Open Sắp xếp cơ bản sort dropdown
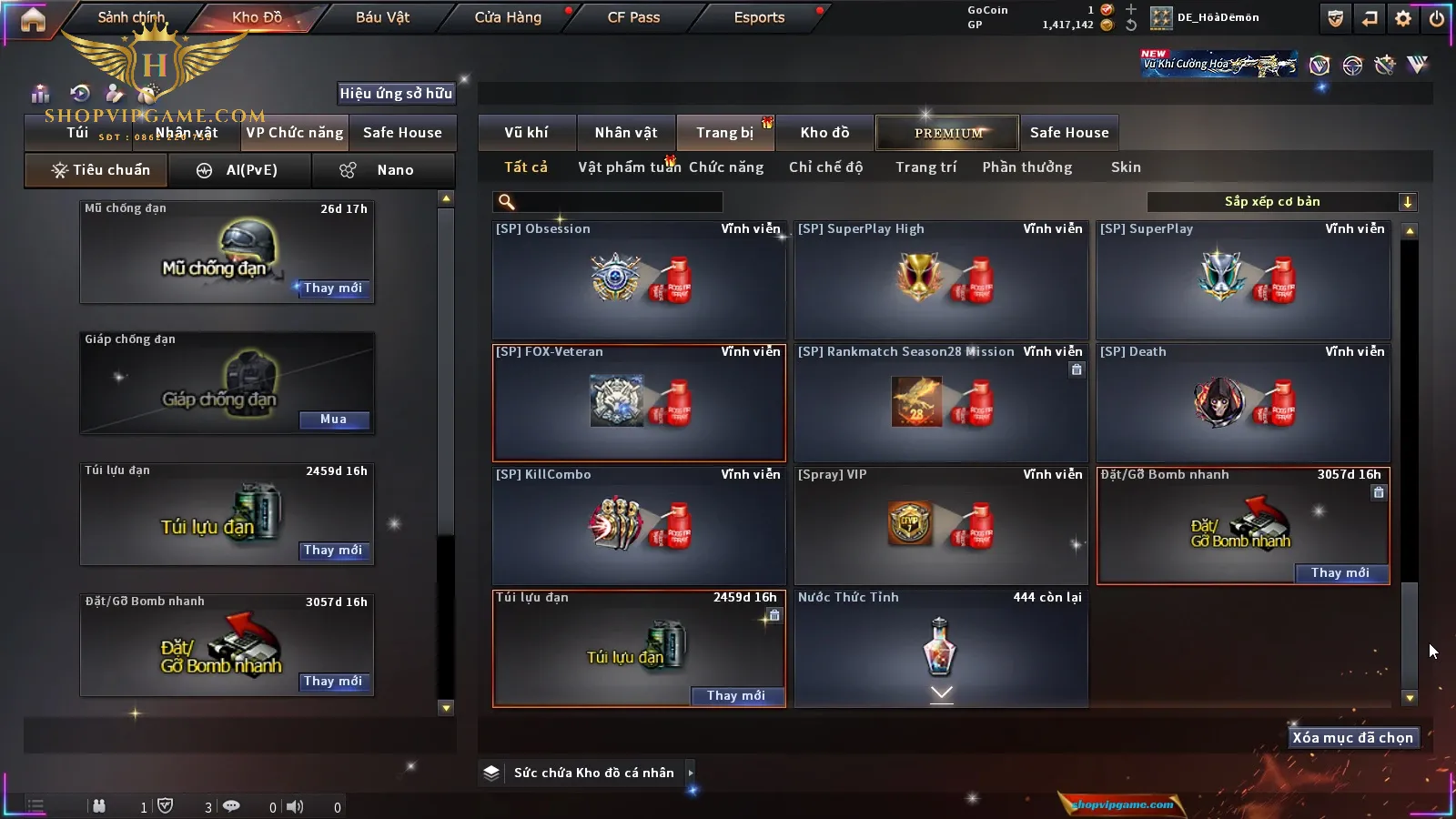 [1281, 202]
